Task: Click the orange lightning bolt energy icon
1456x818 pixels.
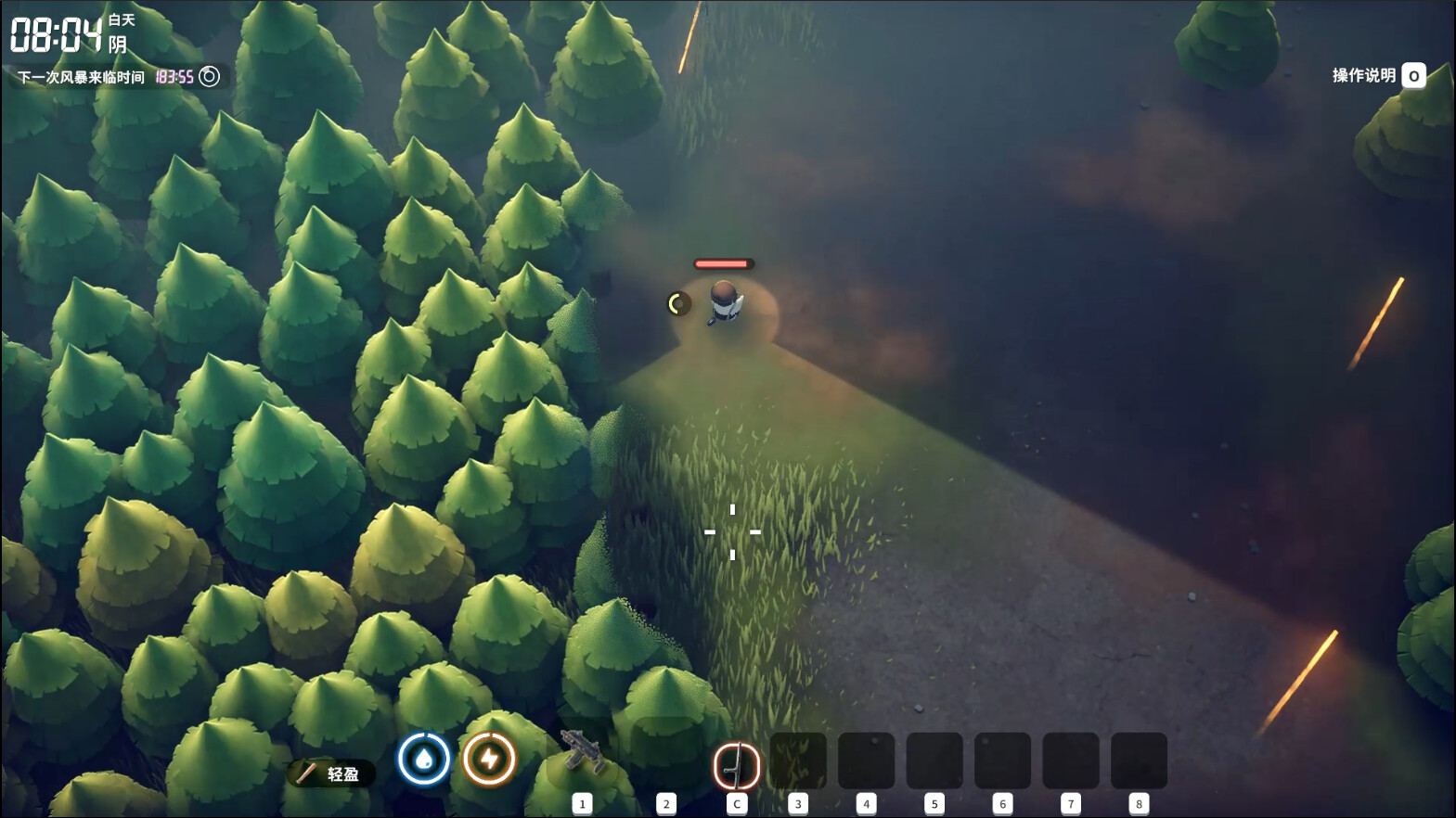Action: click(489, 759)
